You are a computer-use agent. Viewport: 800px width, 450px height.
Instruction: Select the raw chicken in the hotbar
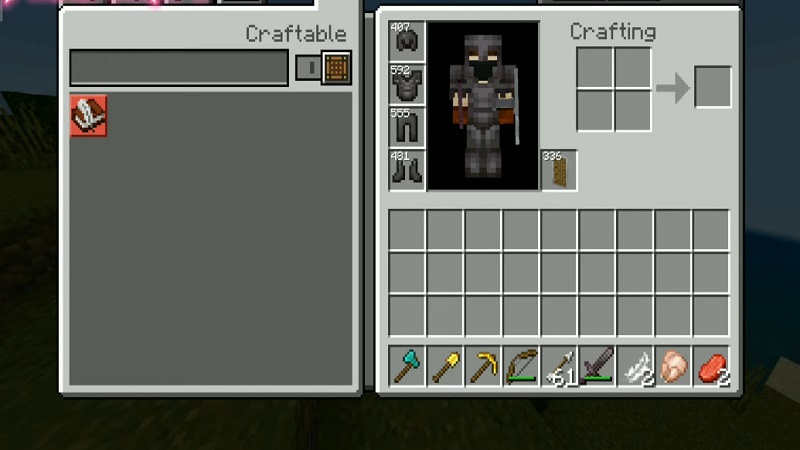(674, 367)
